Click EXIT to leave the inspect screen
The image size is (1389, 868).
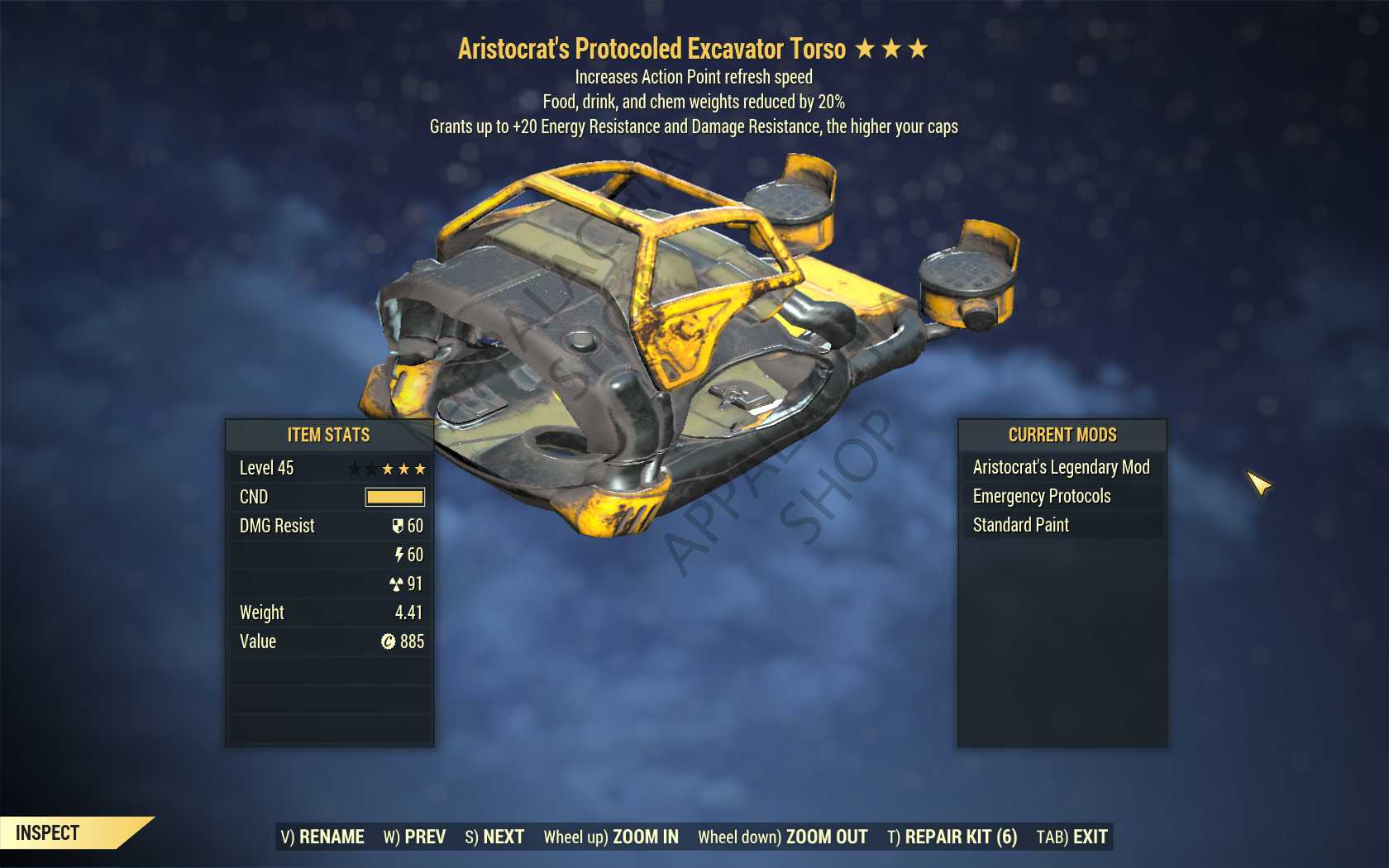1072,837
